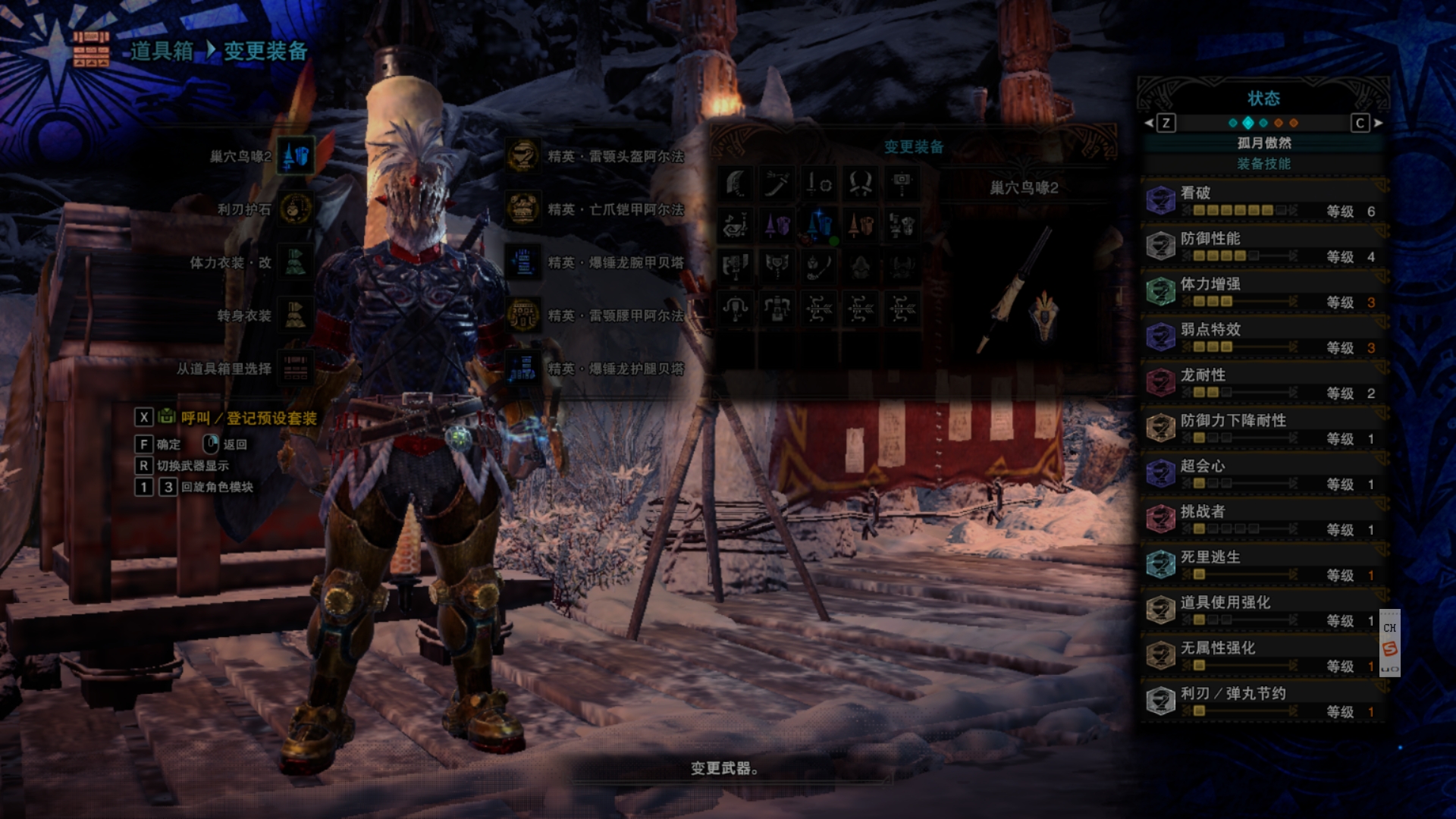
Task: Select chest armor 精英·亡爪铠甲阿尔法
Action: tap(522, 209)
